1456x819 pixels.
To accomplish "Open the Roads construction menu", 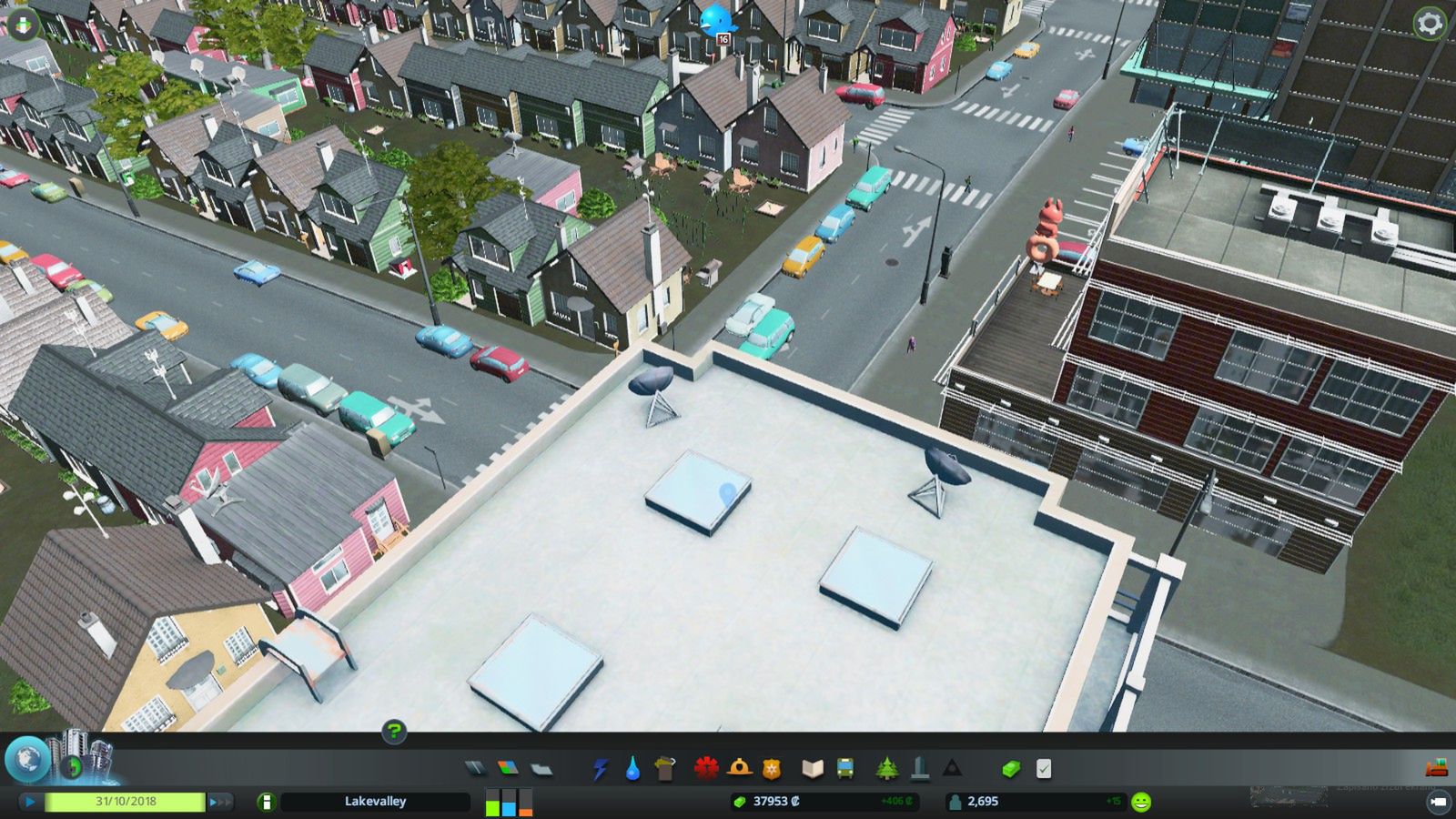I will 474,769.
